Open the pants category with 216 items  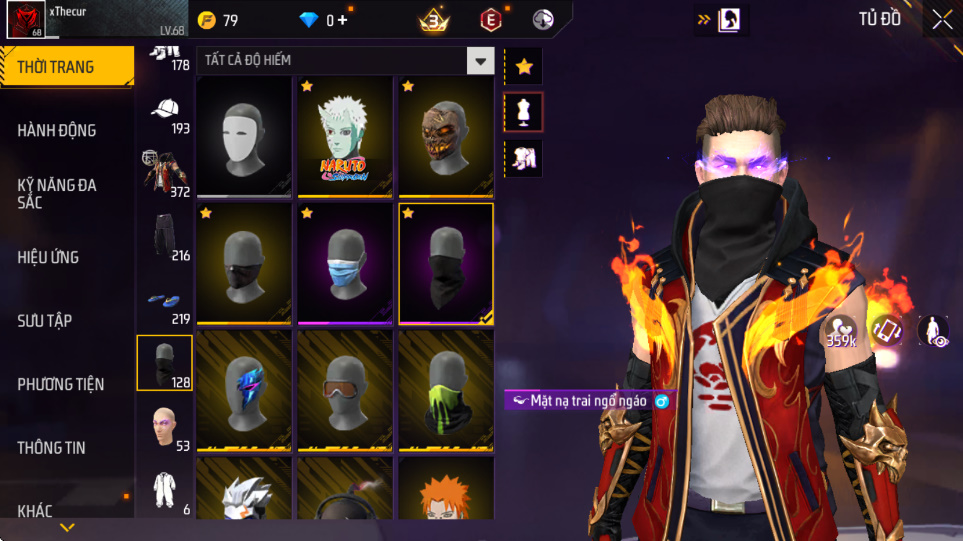tap(165, 239)
